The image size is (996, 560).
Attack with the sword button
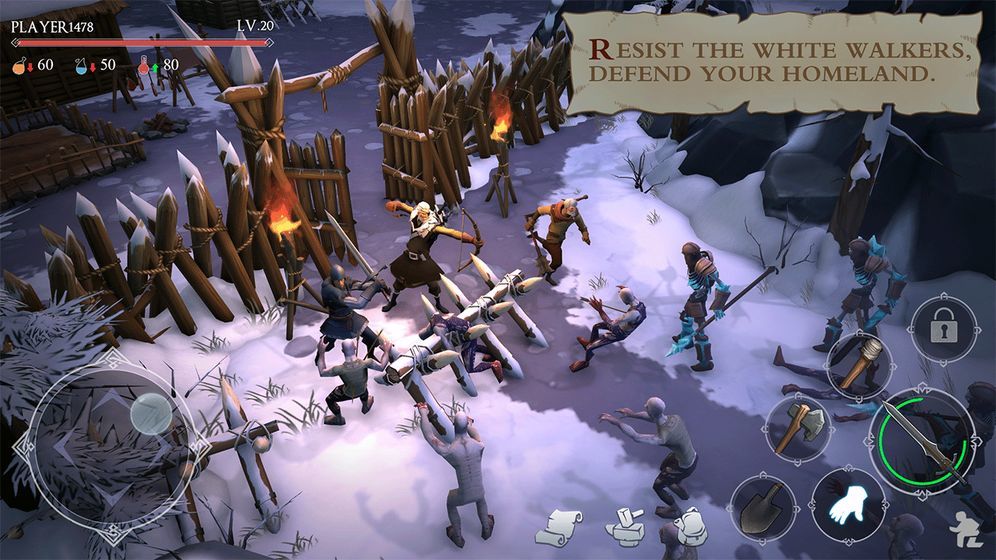(x=922, y=440)
